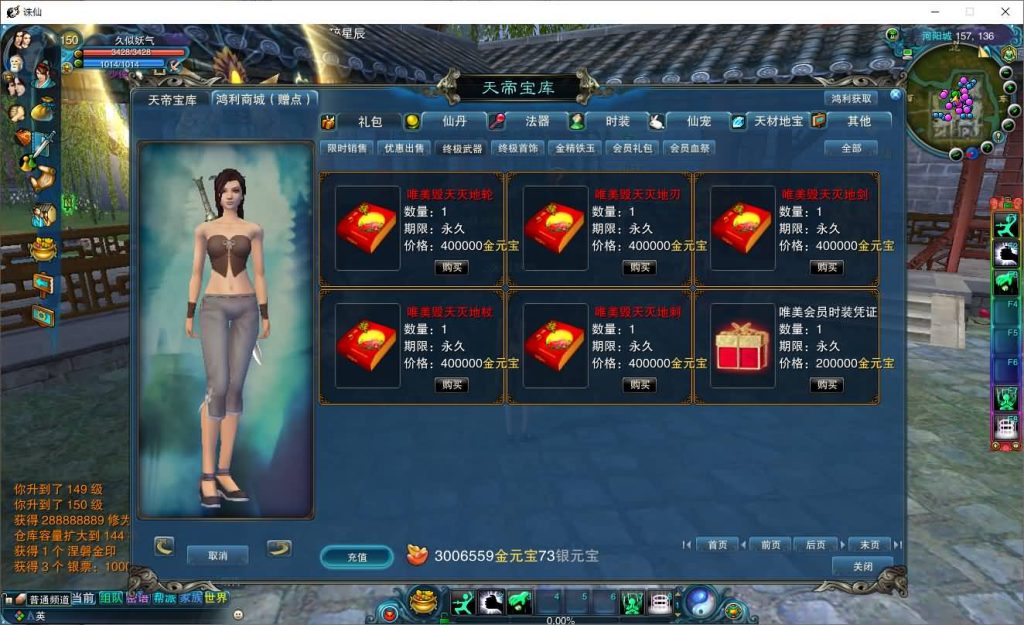
Task: Jump to the last page with 末页
Action: click(869, 545)
